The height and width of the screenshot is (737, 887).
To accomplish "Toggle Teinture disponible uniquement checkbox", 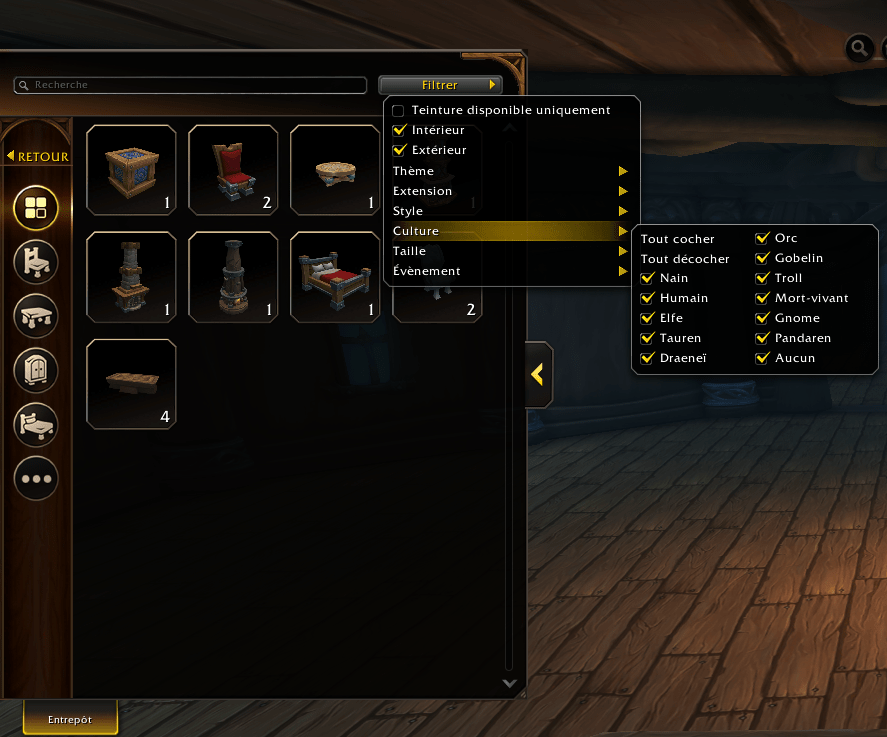I will click(x=399, y=110).
